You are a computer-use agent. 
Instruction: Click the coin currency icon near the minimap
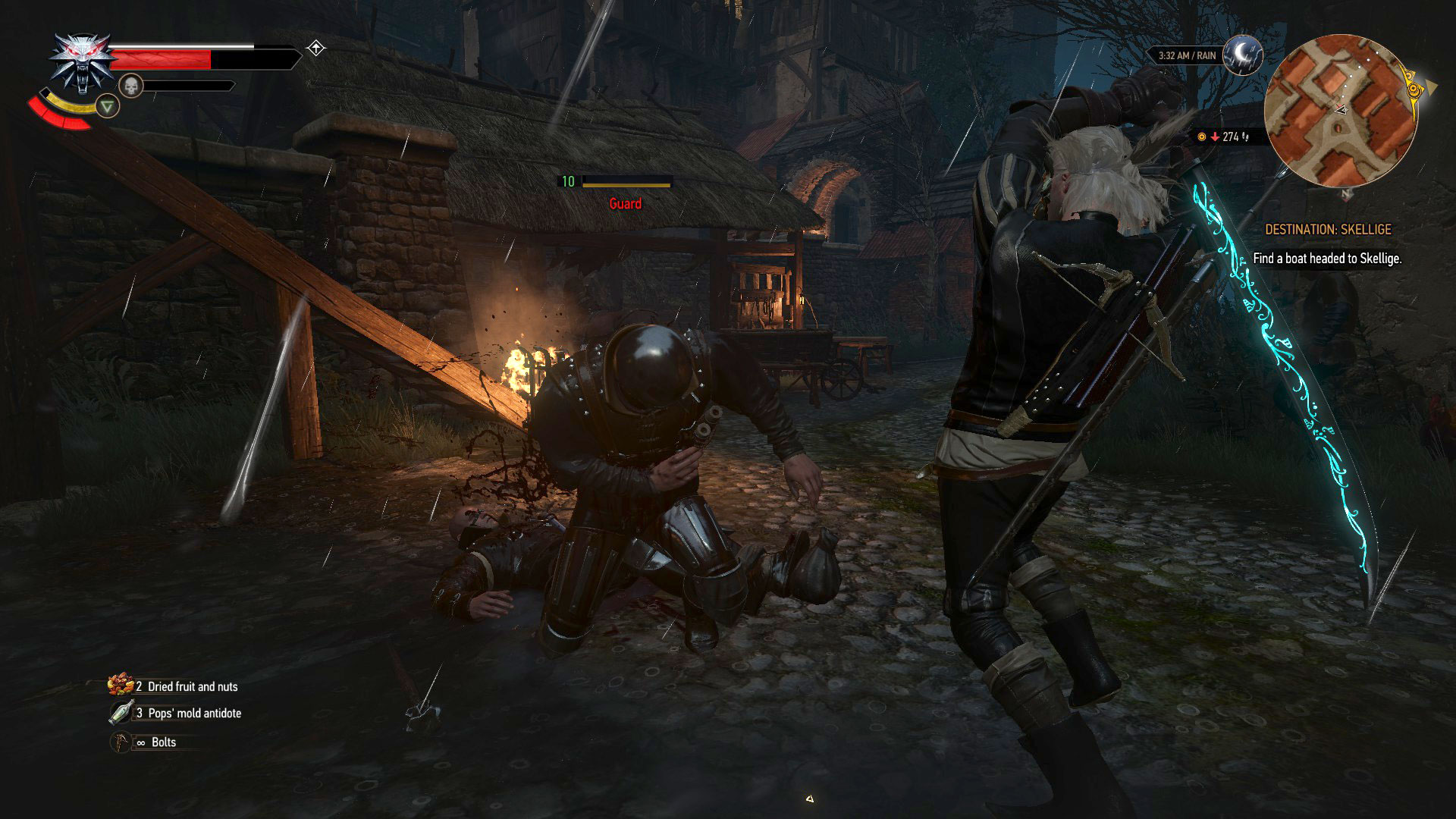point(1201,137)
